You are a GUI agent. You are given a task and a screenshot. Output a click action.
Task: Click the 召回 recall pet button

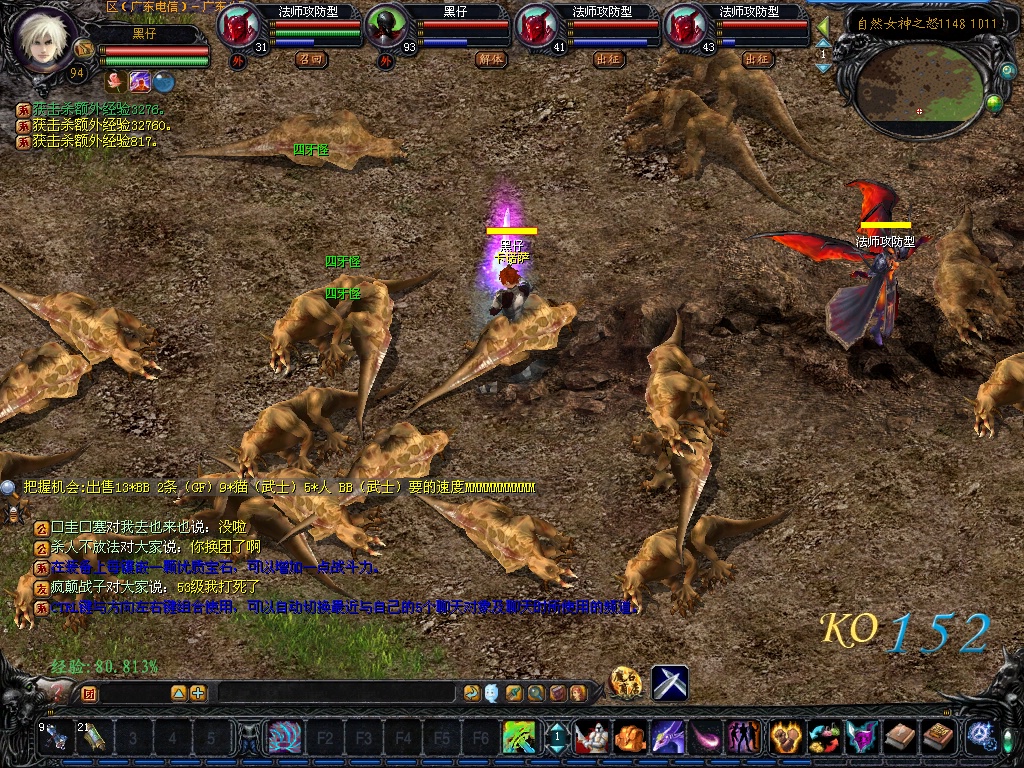pyautogui.click(x=311, y=59)
